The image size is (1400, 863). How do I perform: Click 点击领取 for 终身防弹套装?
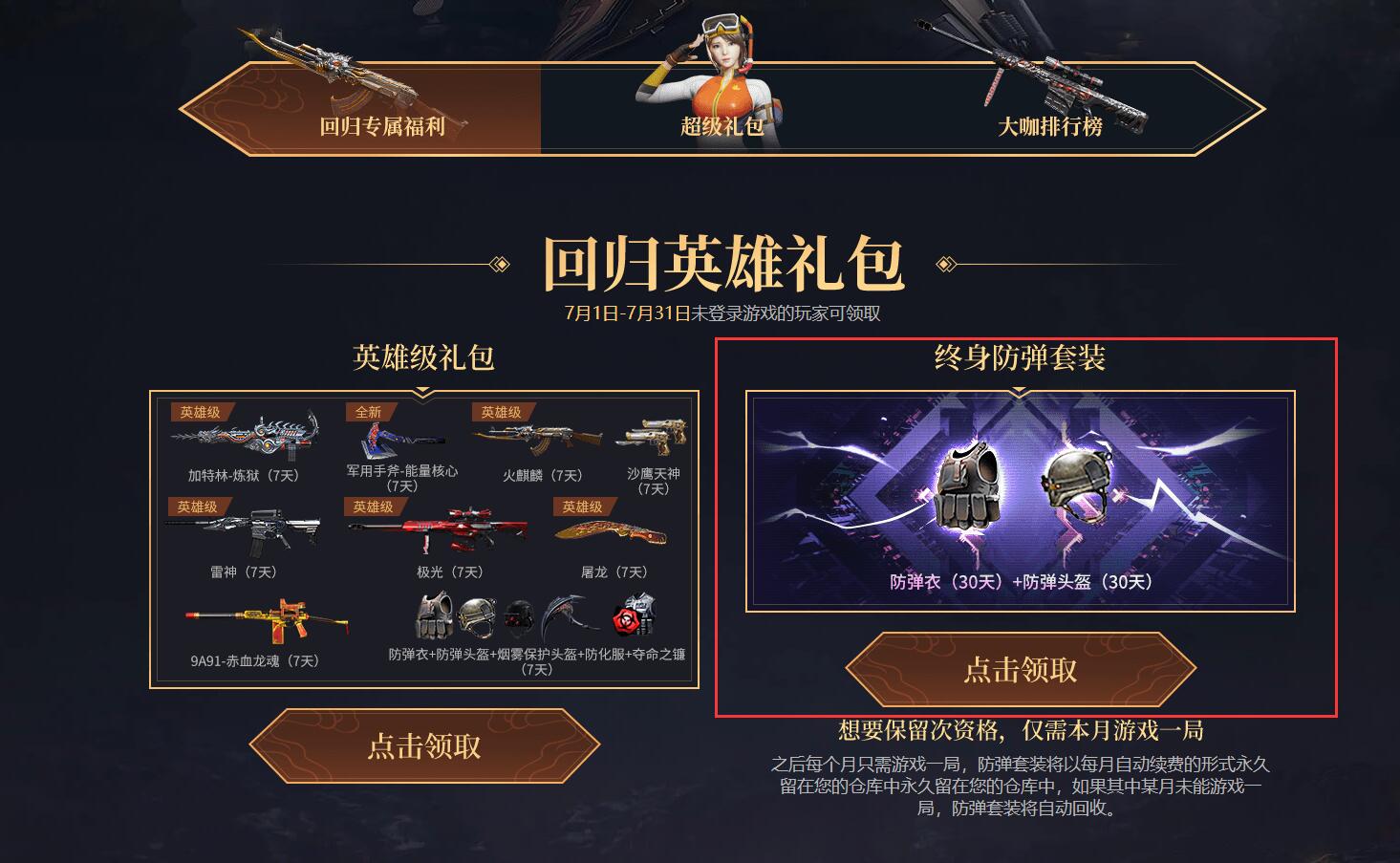[1019, 670]
